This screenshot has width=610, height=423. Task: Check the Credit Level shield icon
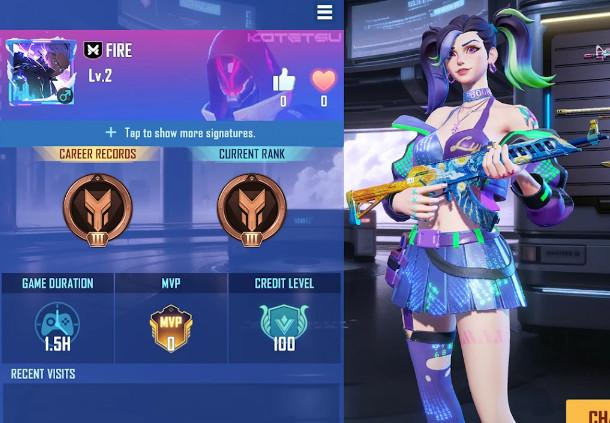284,323
